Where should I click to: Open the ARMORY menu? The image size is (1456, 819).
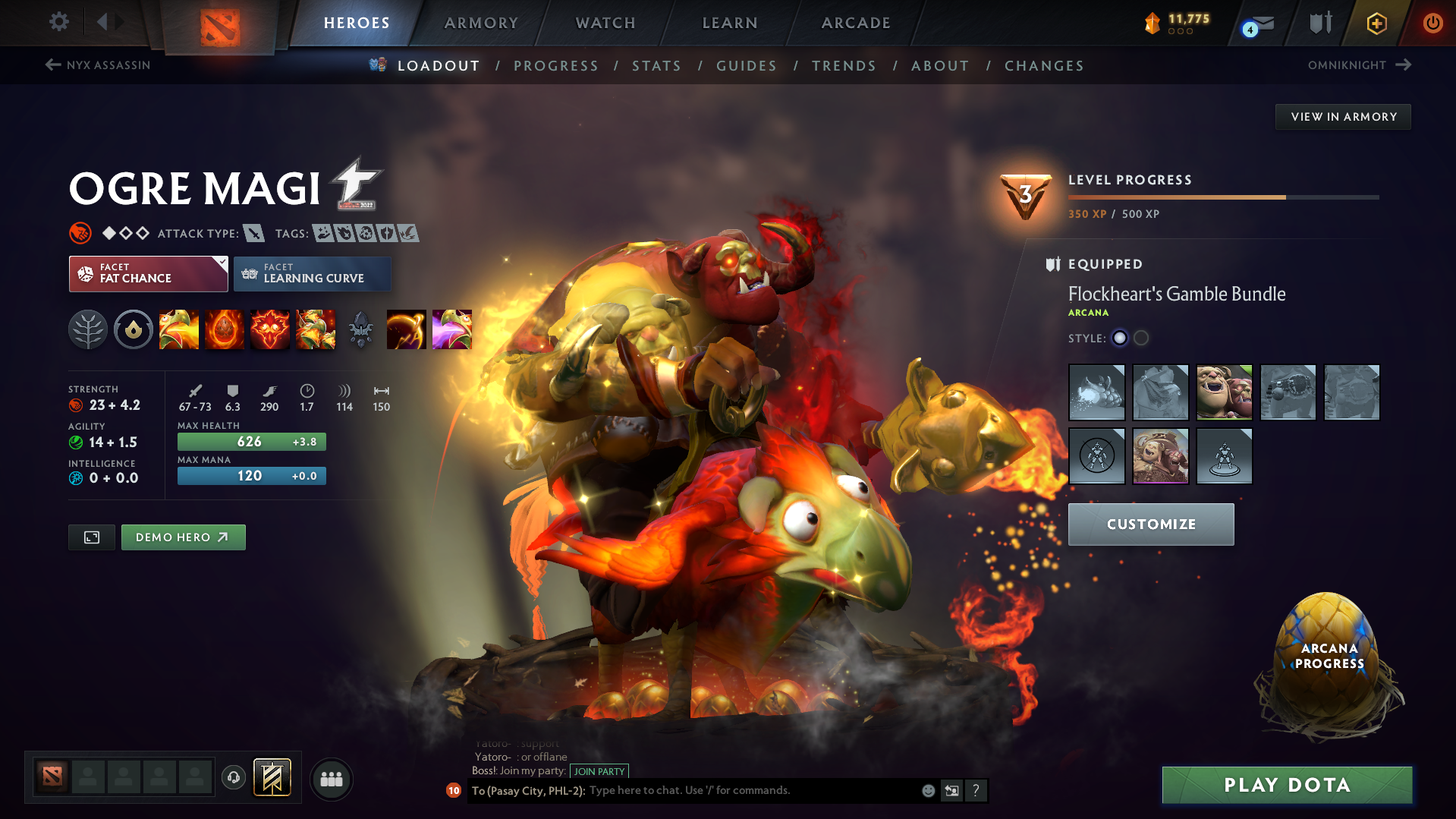(481, 23)
